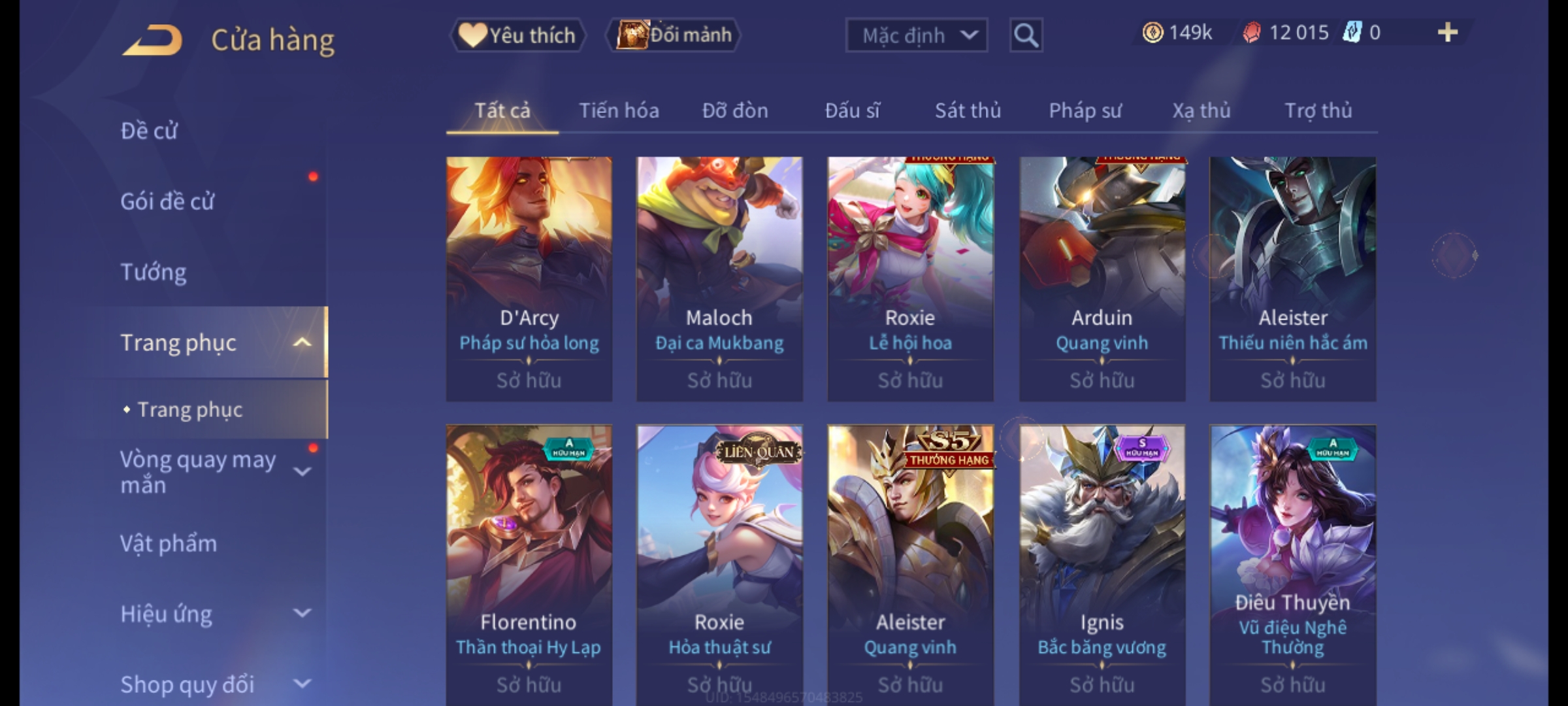The height and width of the screenshot is (706, 1568).
Task: Switch to the Tiến hóa tab
Action: (x=619, y=110)
